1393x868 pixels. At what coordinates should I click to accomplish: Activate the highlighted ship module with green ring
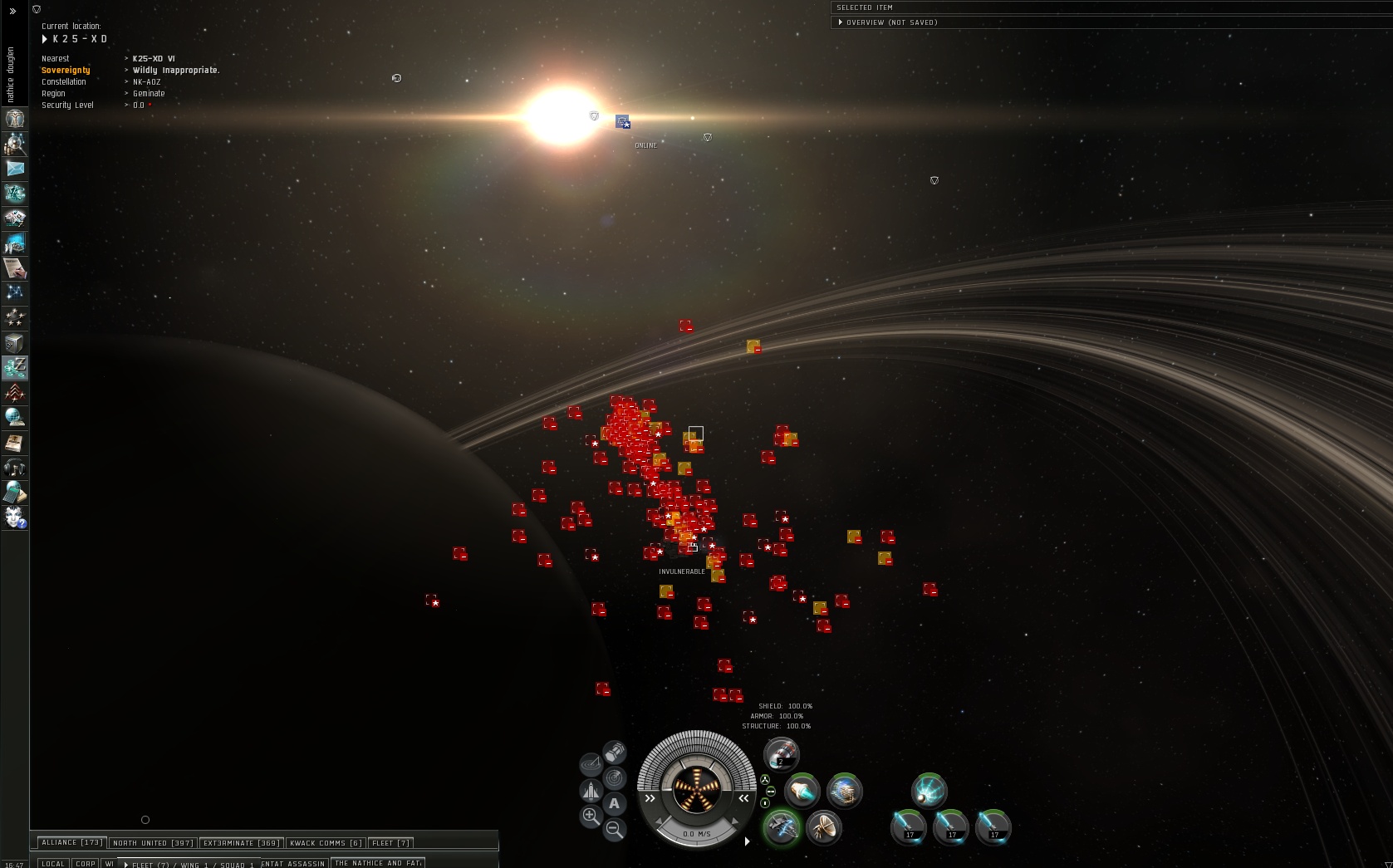pos(781,827)
